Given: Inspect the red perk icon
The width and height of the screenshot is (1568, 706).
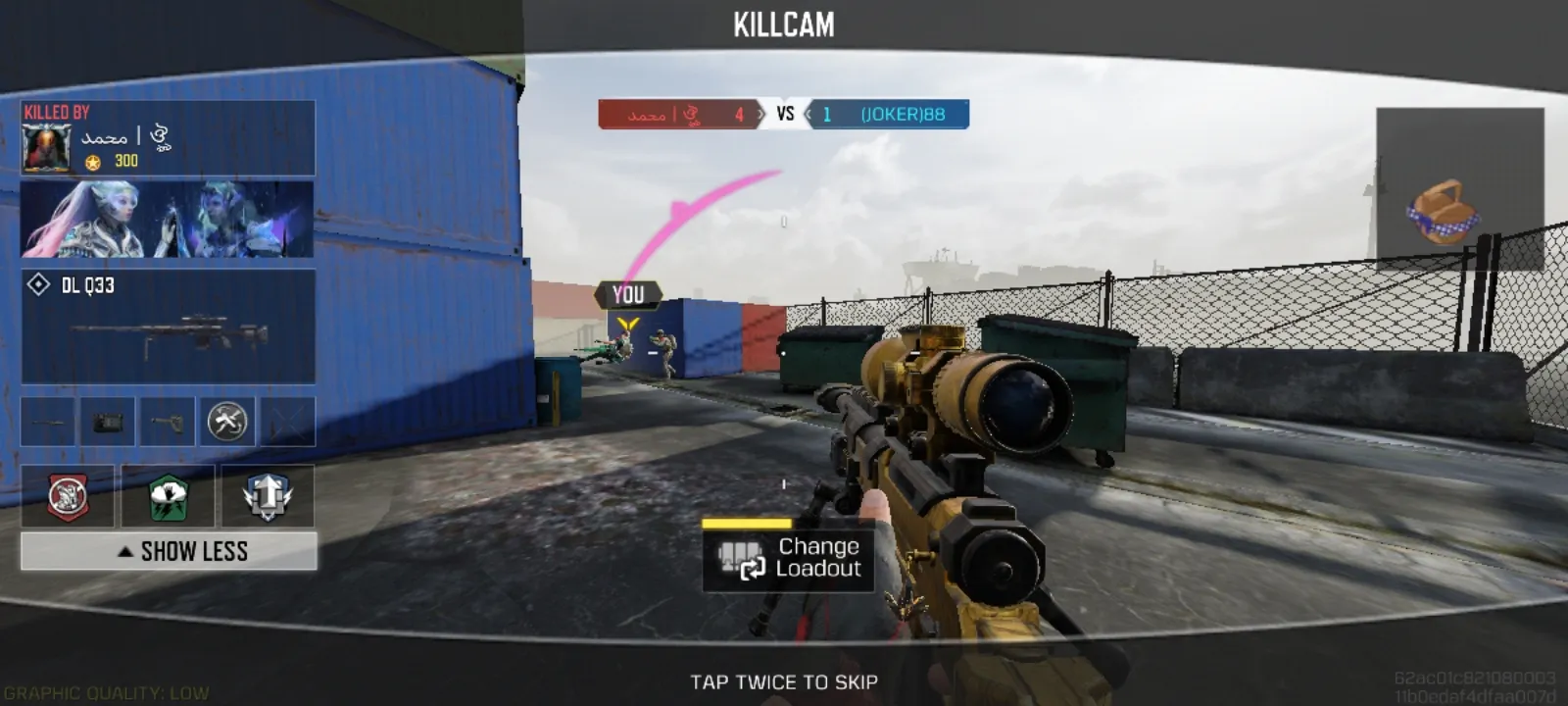Looking at the screenshot, I should [x=68, y=496].
